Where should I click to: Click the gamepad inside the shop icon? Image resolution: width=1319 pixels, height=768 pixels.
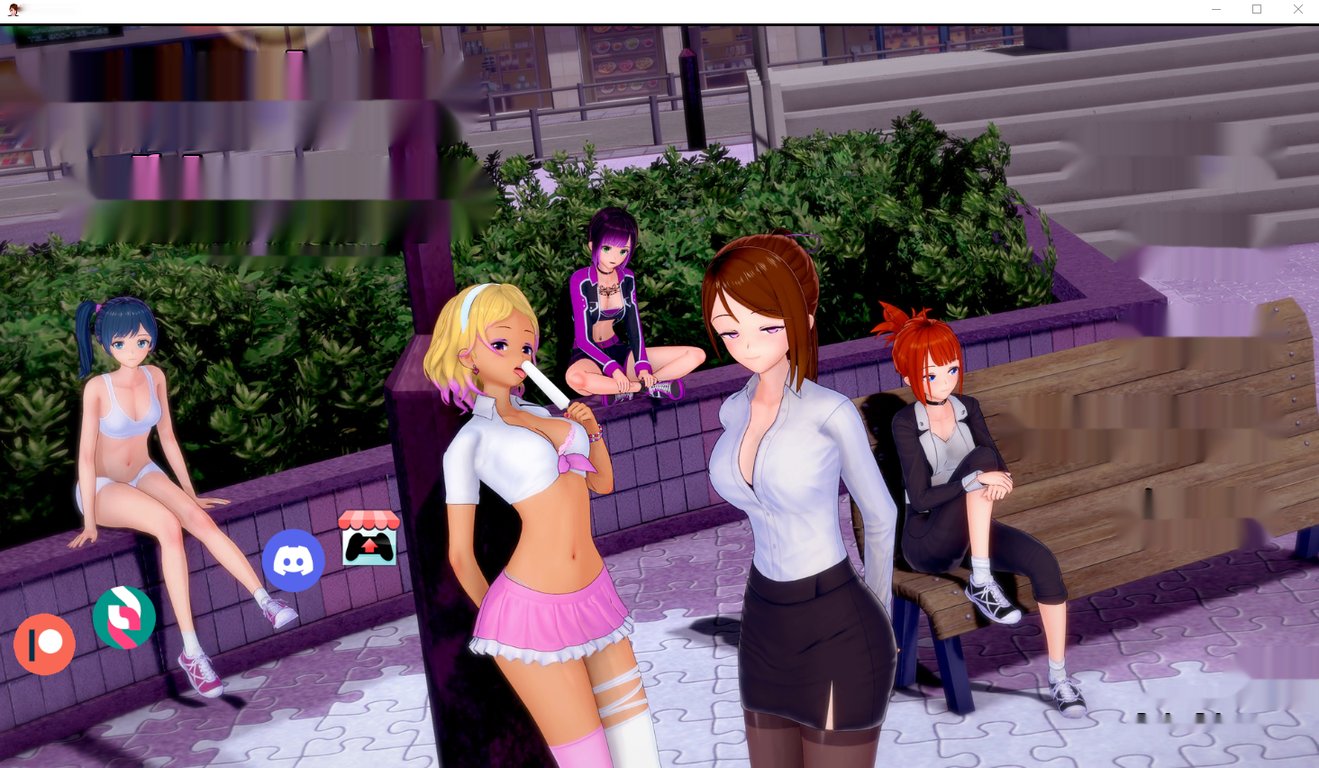click(370, 545)
